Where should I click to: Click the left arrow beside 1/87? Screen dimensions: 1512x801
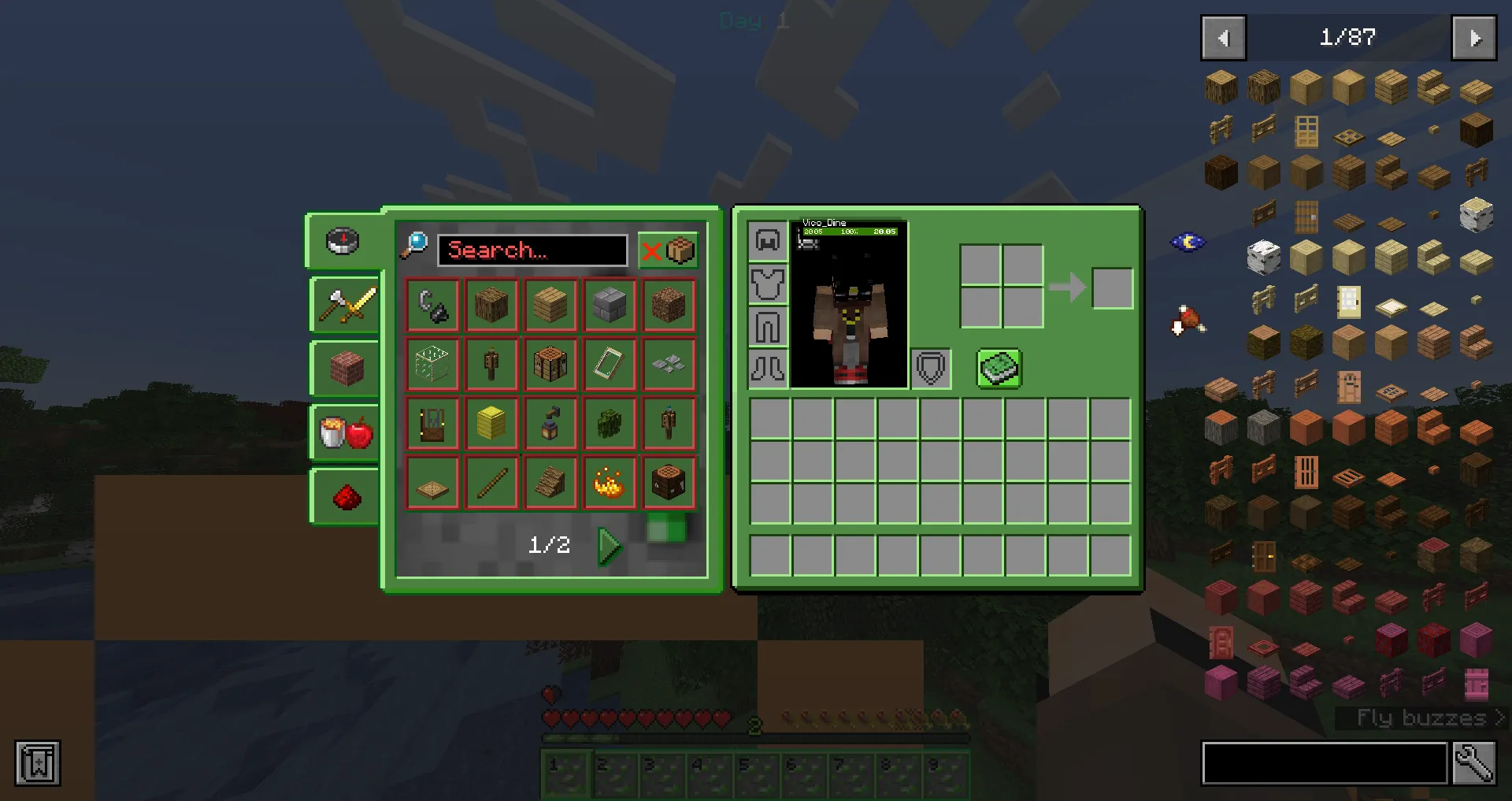coord(1223,37)
